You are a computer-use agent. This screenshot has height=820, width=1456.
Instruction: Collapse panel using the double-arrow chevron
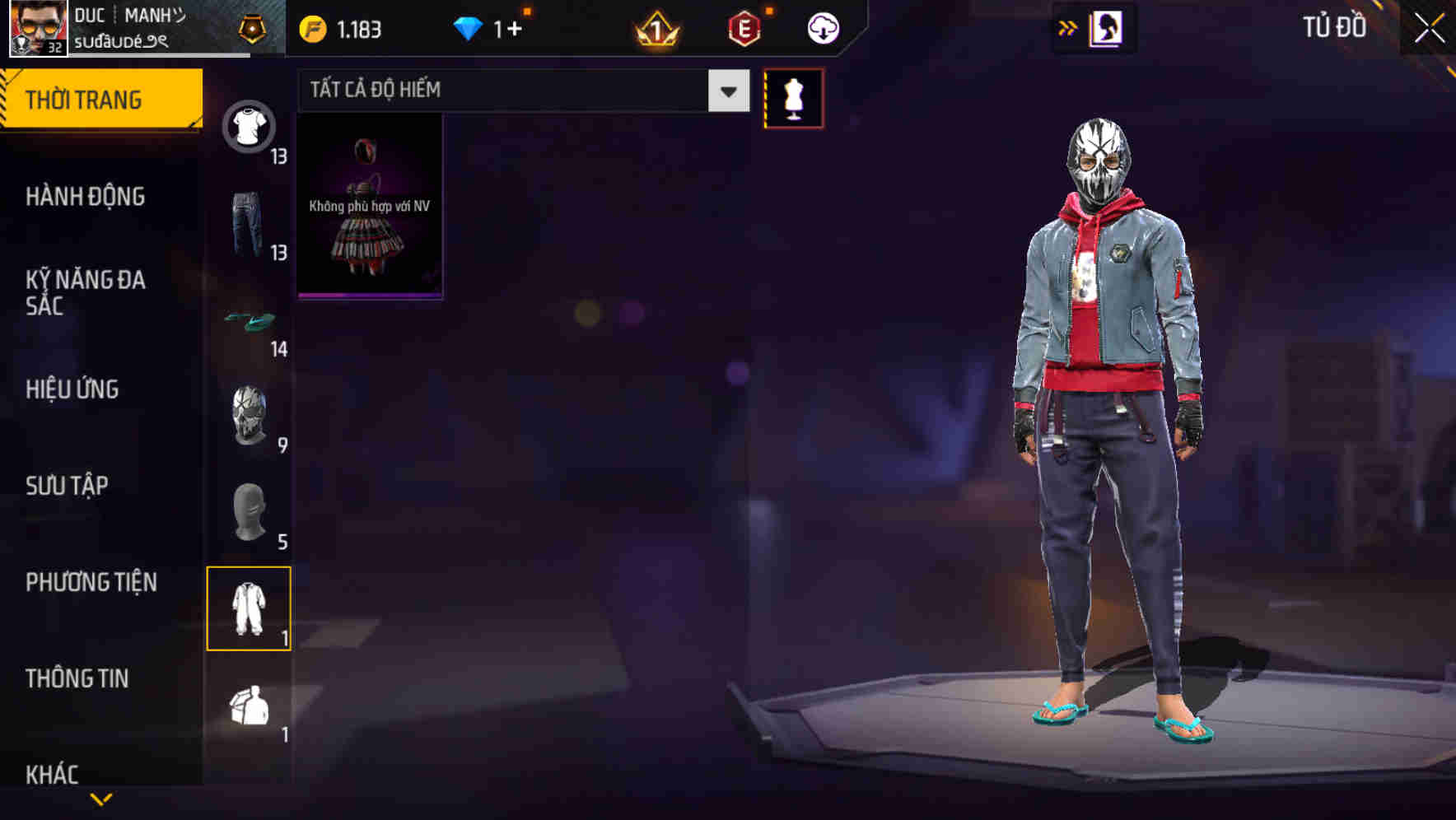click(1066, 27)
